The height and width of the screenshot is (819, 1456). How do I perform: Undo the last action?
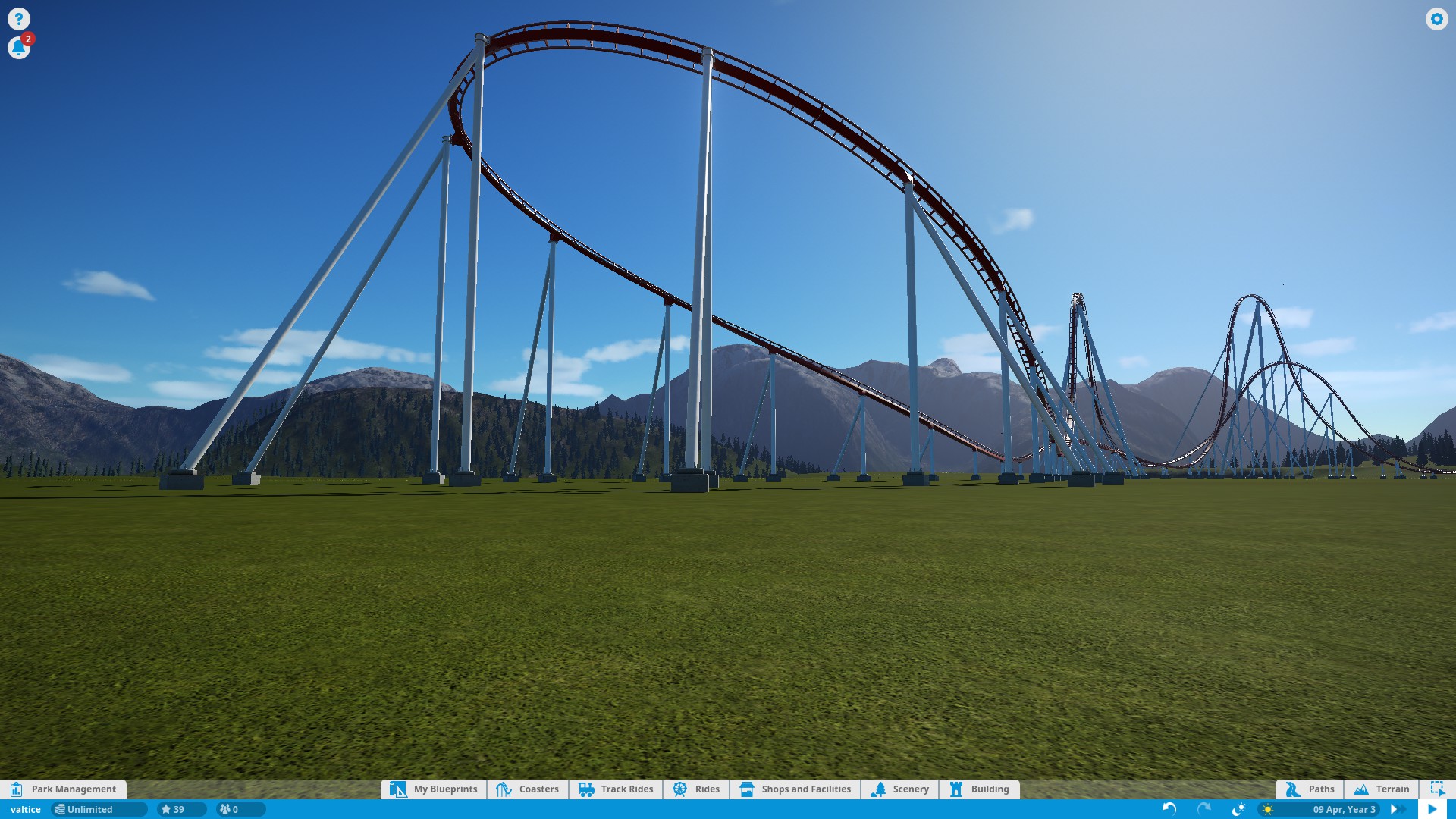(1169, 809)
